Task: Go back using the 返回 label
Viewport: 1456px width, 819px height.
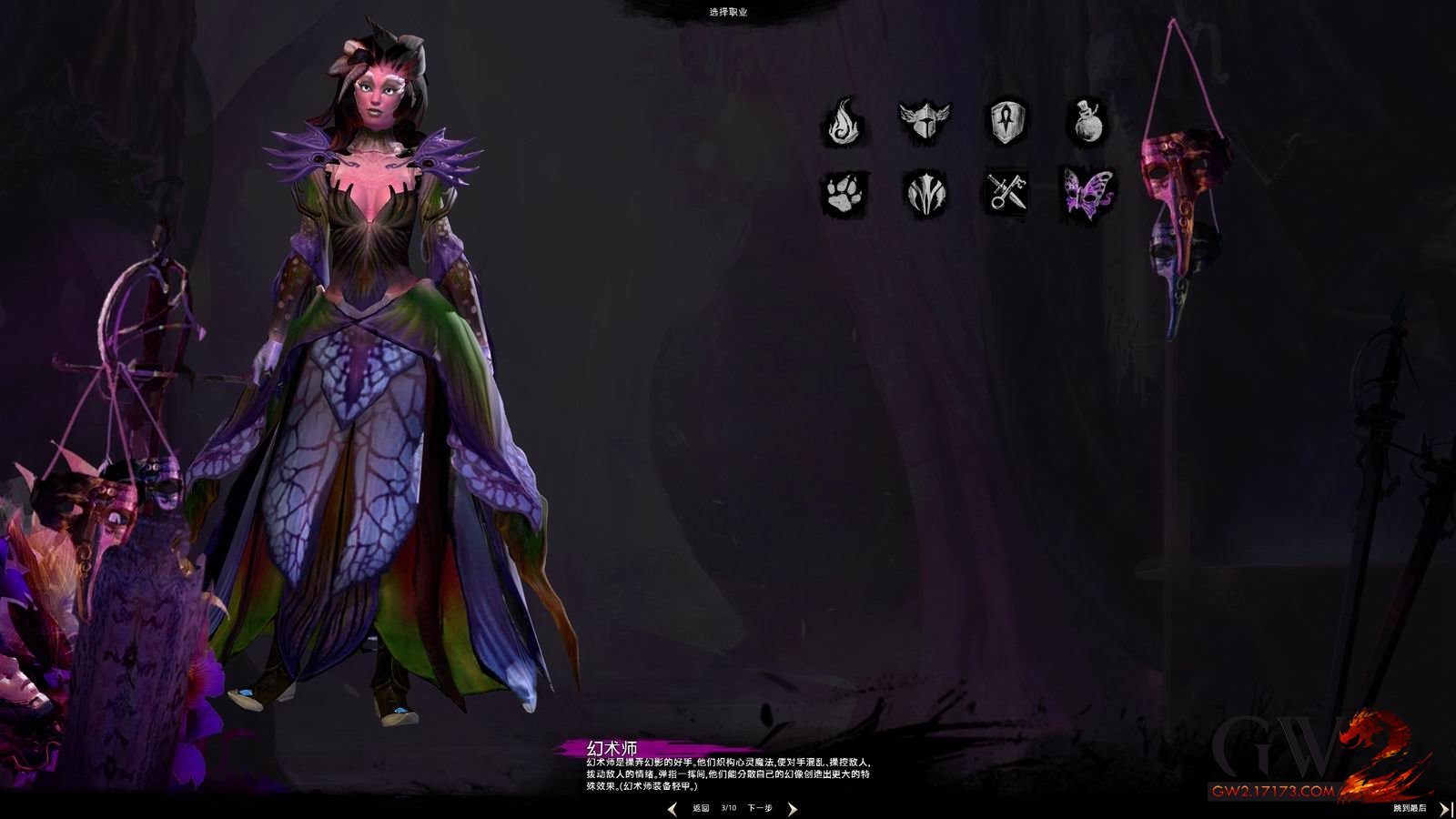Action: (x=700, y=808)
